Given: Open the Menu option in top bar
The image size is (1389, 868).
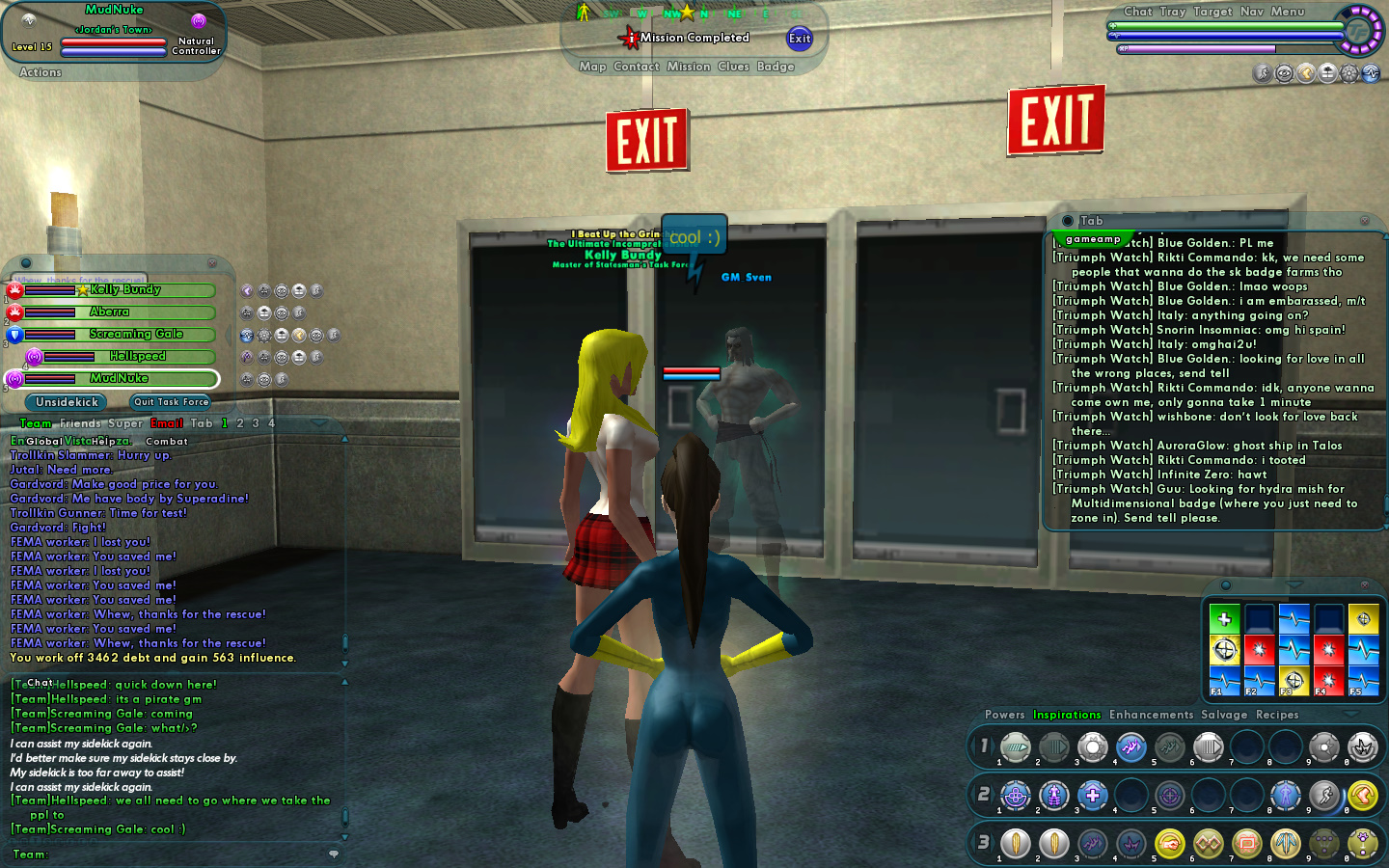Looking at the screenshot, I should 1287,12.
